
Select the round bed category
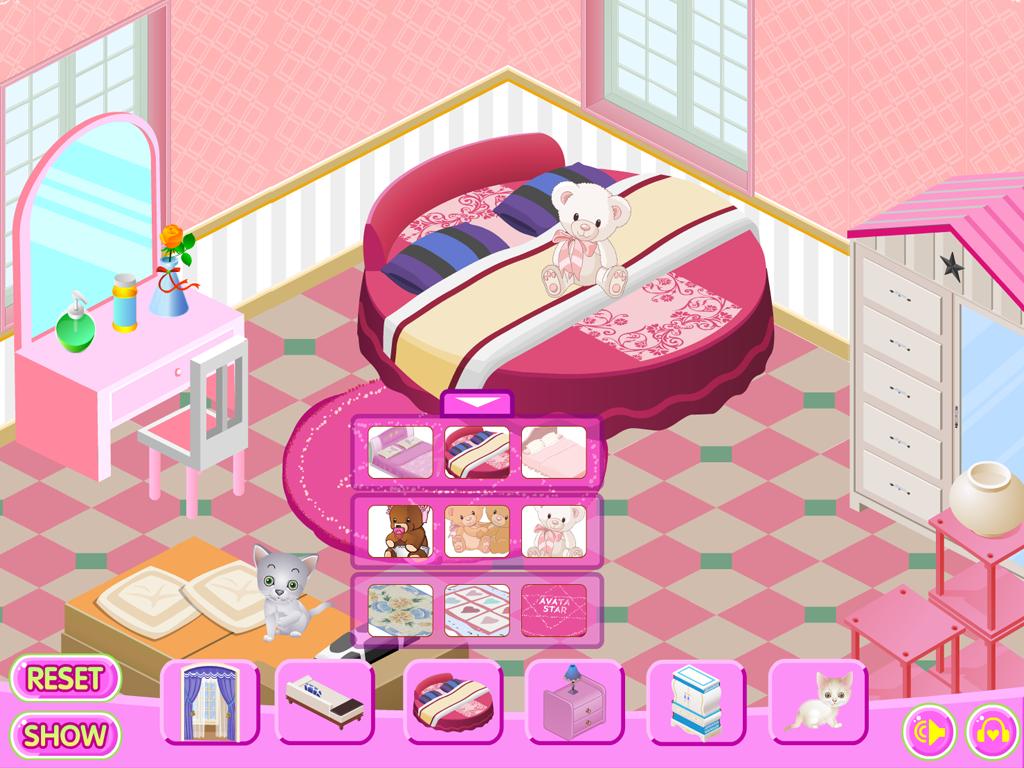tap(453, 701)
